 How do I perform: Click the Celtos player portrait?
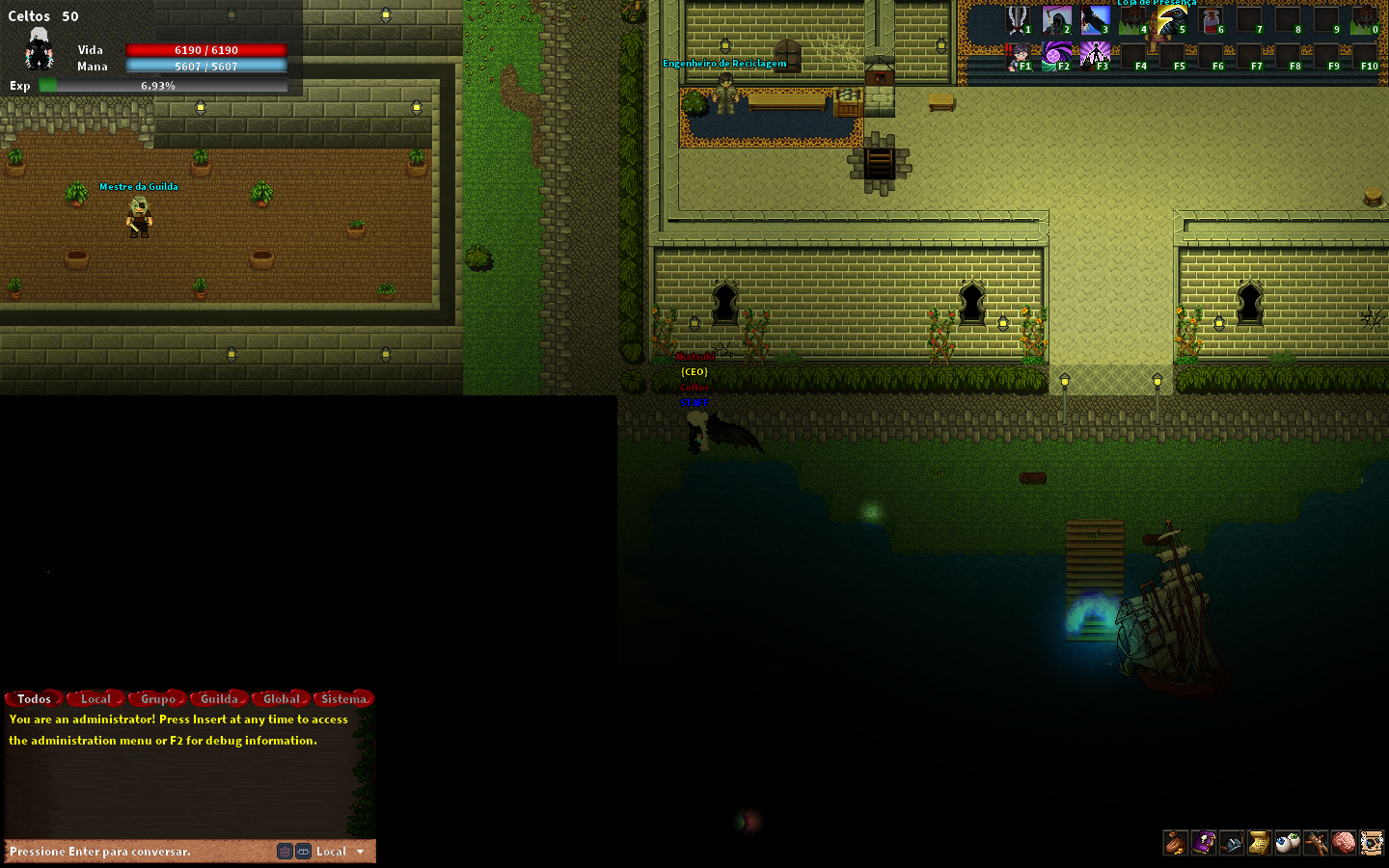(x=37, y=49)
